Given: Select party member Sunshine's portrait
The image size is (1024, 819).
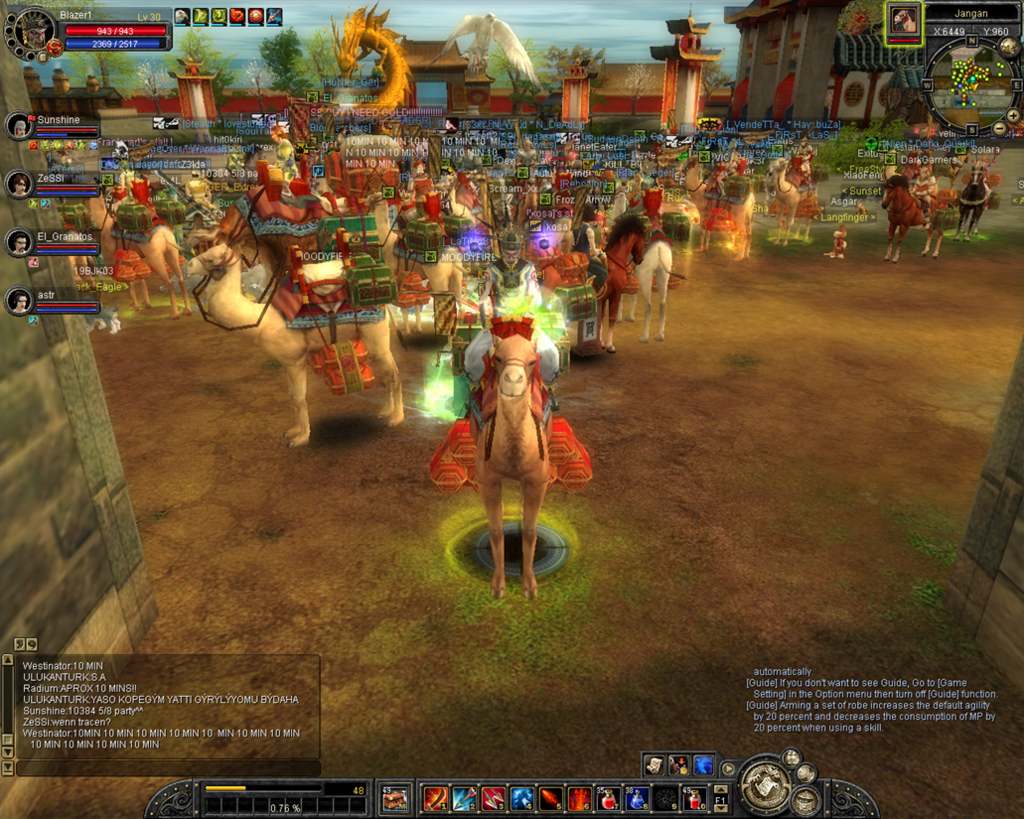Looking at the screenshot, I should 19,126.
